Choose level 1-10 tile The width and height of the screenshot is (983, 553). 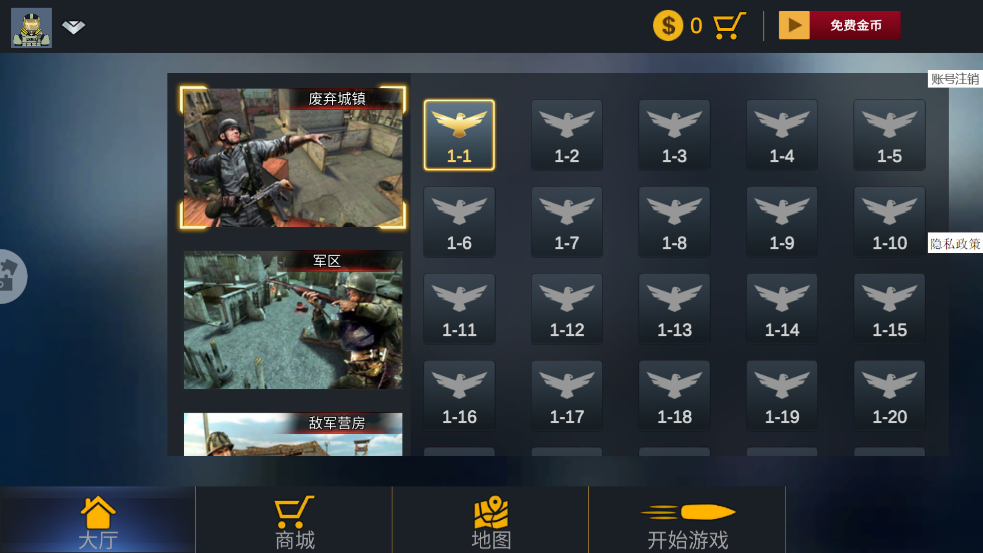coord(889,222)
